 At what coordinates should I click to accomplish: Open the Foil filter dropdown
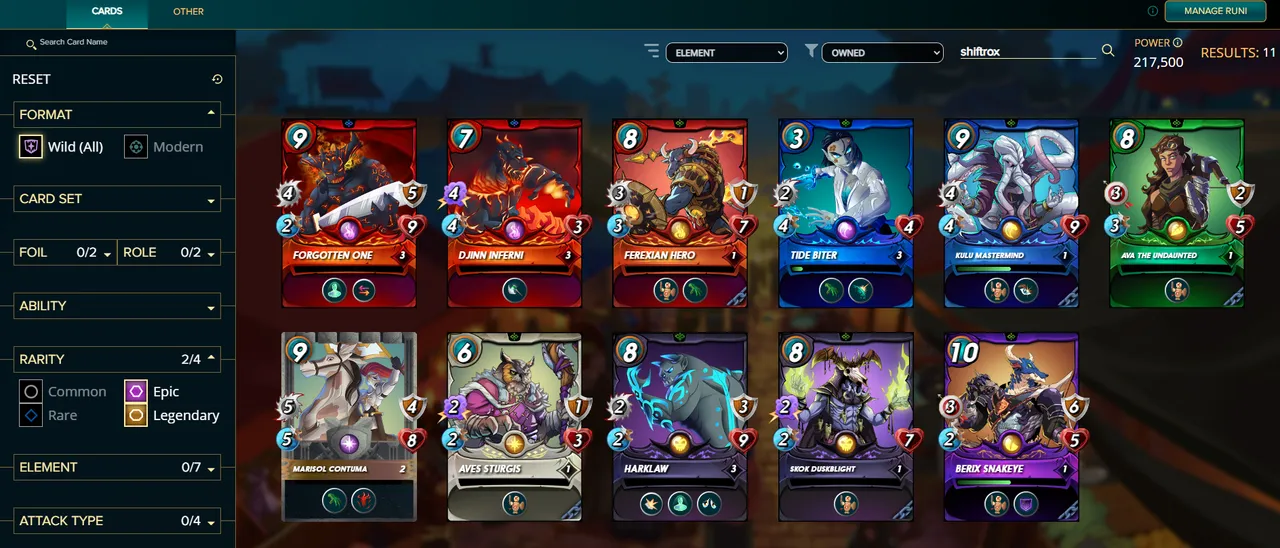(x=65, y=253)
